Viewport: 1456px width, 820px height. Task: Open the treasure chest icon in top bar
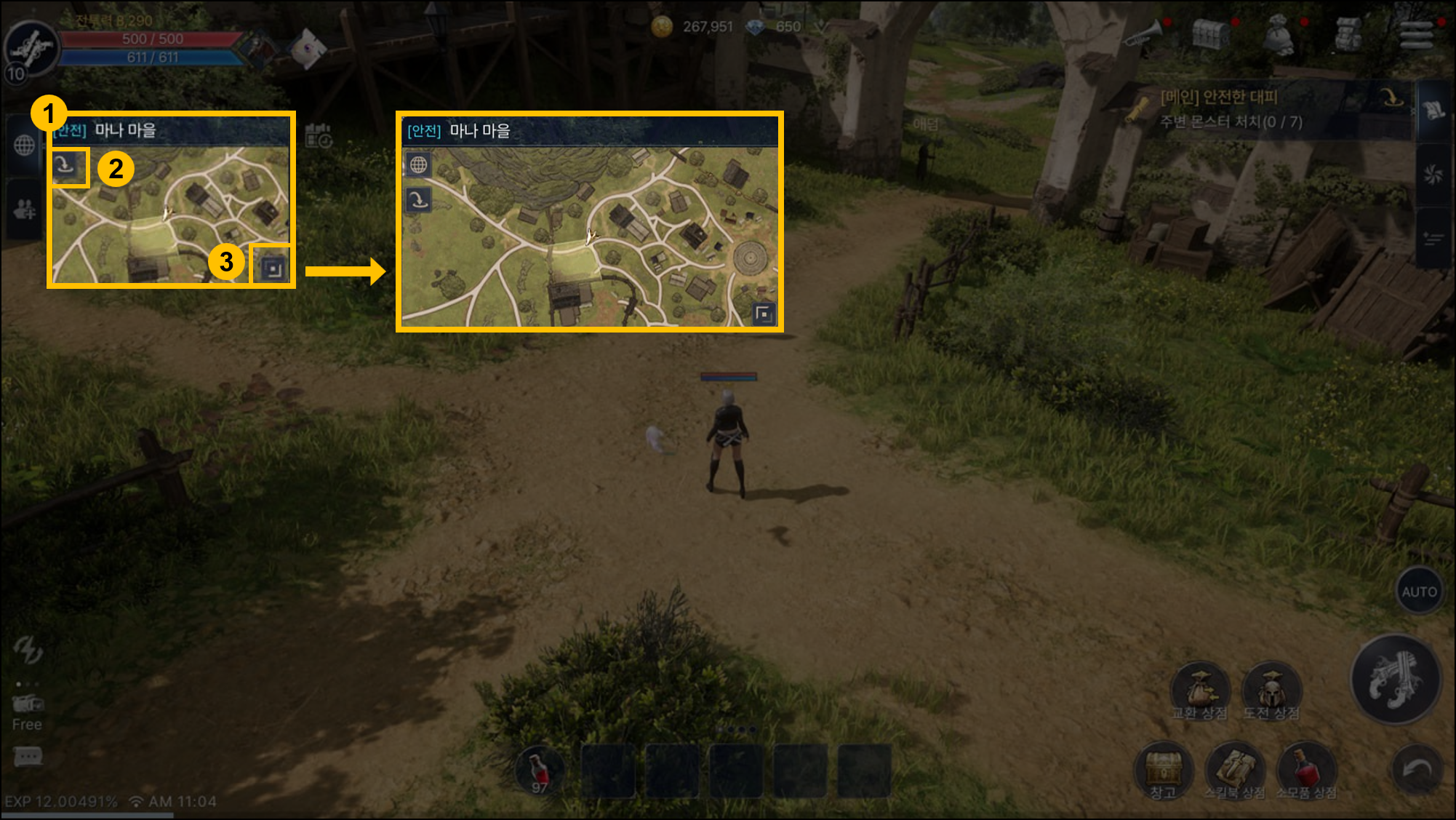[1210, 33]
